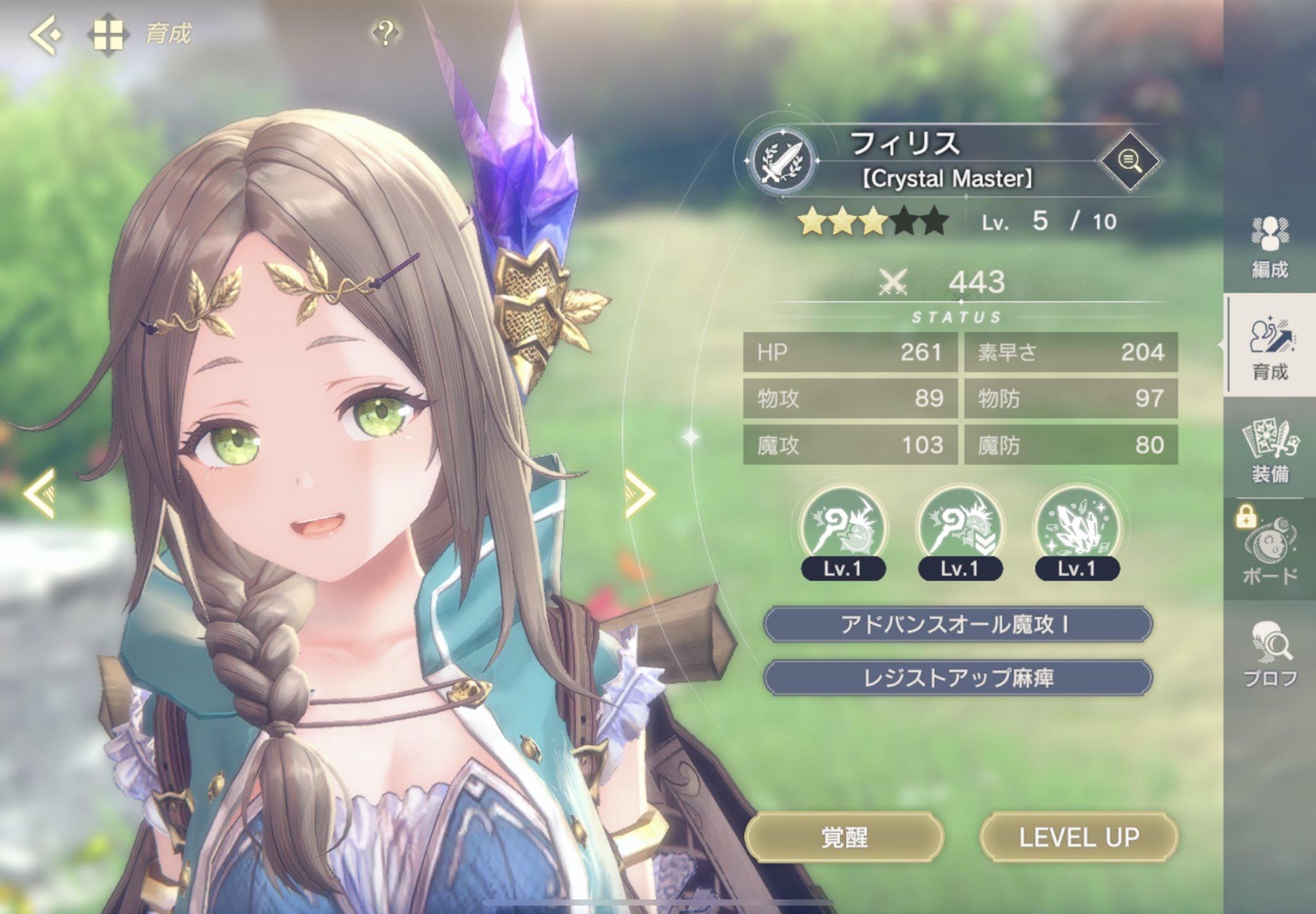Inspect character details with magnifier icon
Screen dimensions: 1316x914
click(1129, 161)
